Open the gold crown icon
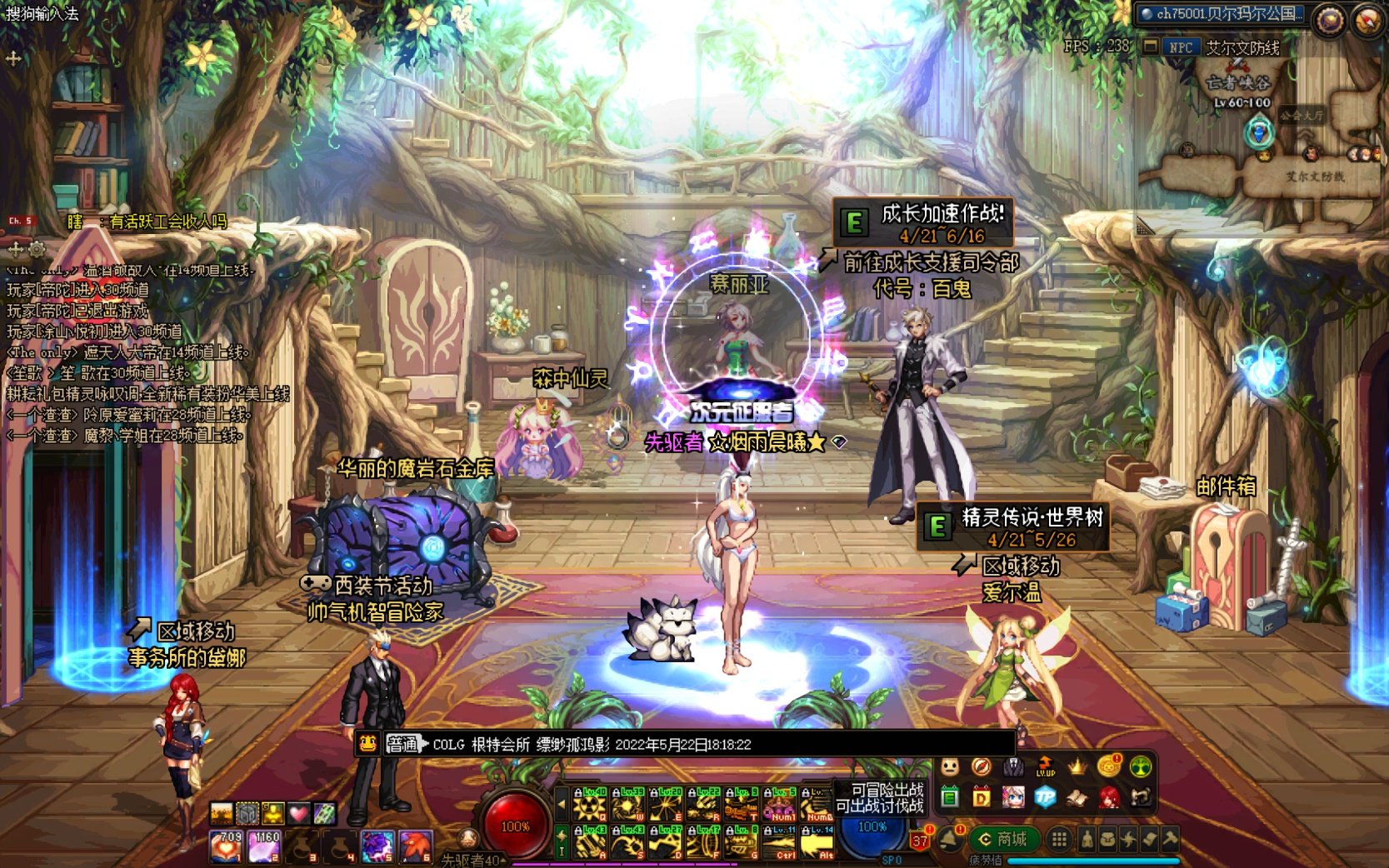 pyautogui.click(x=1077, y=766)
